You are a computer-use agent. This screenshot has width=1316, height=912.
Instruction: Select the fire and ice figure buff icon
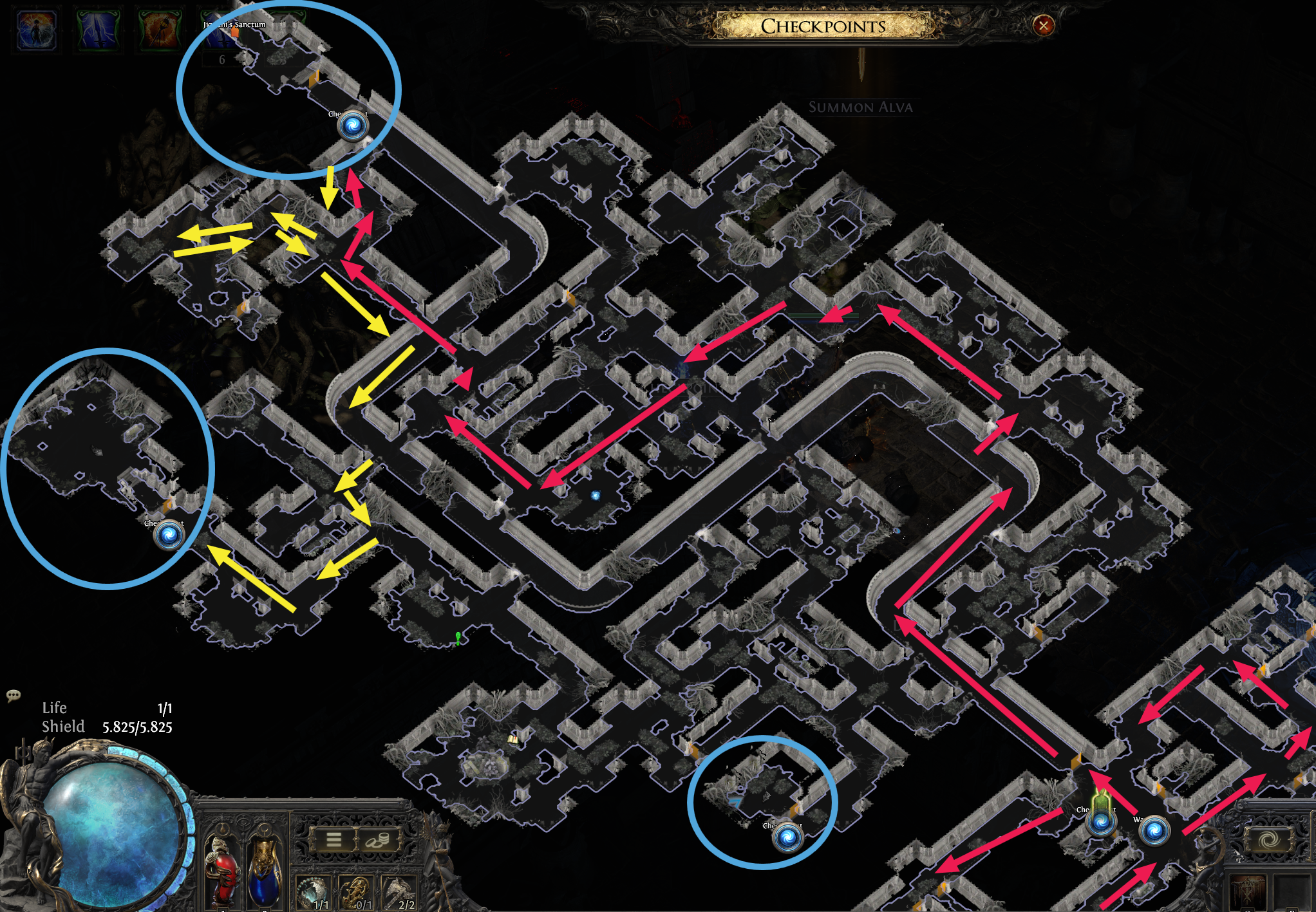(37, 30)
